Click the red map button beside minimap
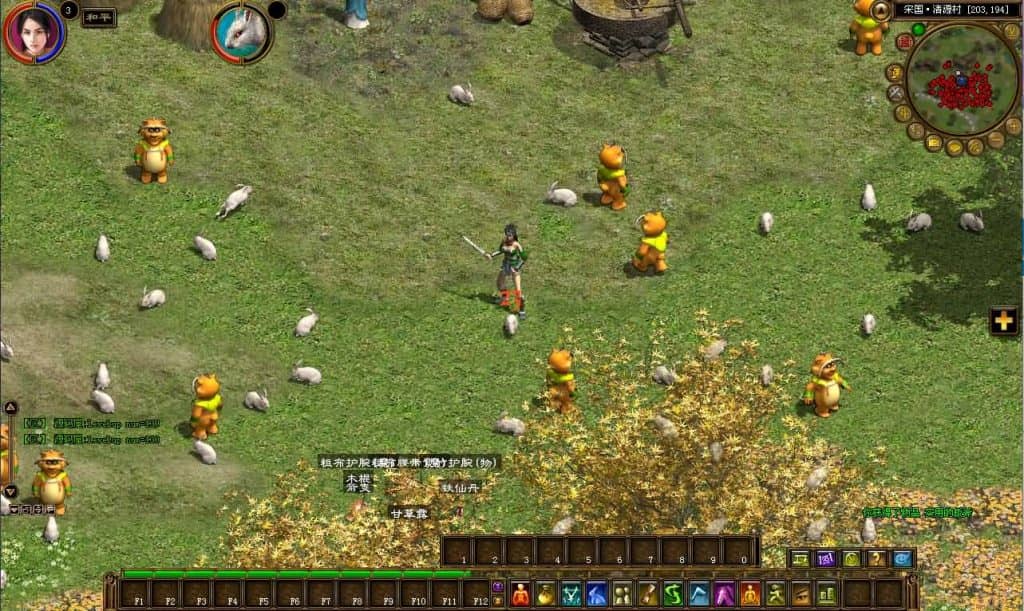1024x611 pixels. coord(904,41)
